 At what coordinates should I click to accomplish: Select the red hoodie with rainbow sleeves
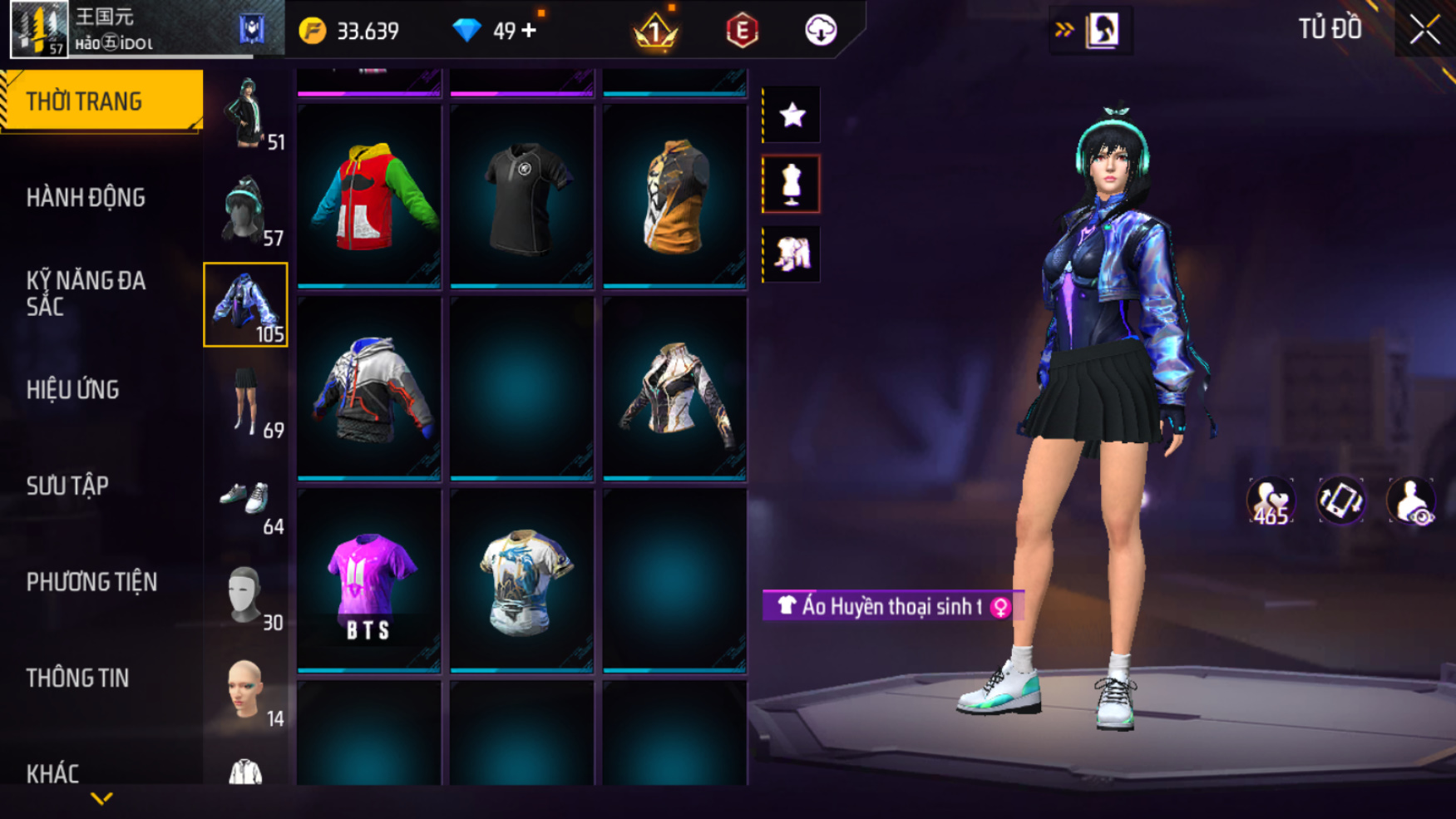[369, 196]
